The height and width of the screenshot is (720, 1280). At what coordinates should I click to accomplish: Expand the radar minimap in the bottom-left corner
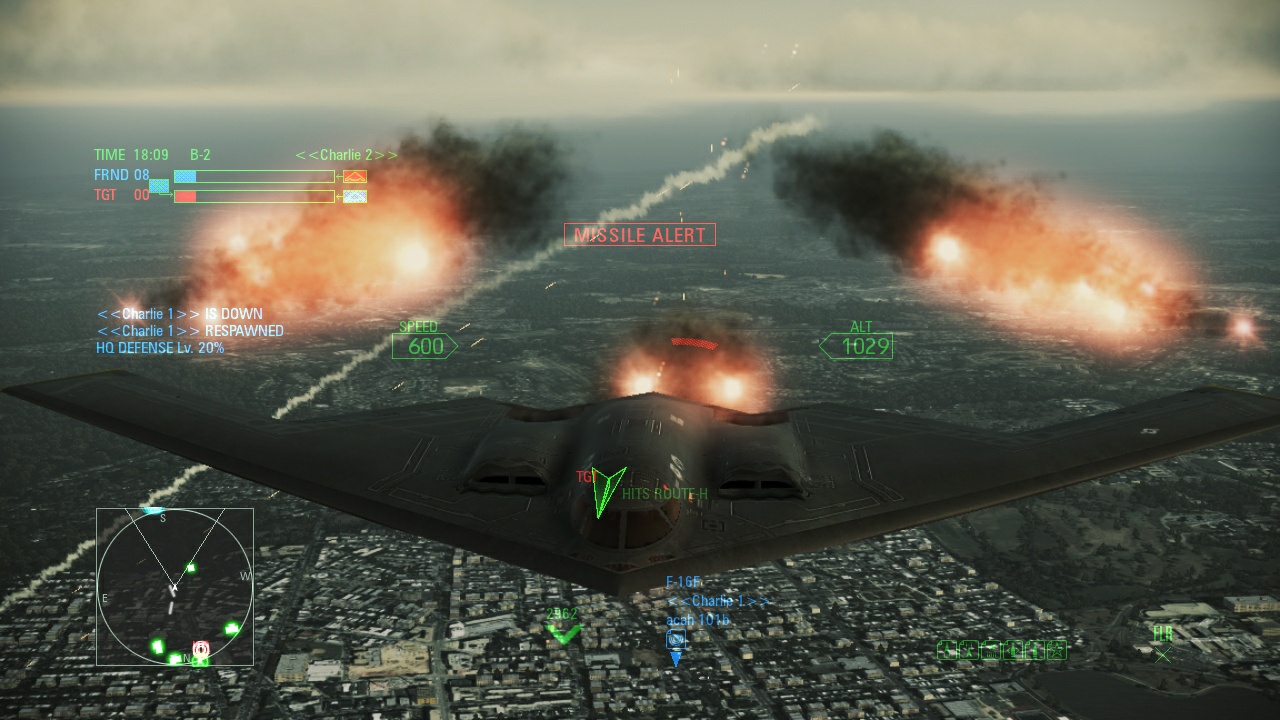point(175,587)
